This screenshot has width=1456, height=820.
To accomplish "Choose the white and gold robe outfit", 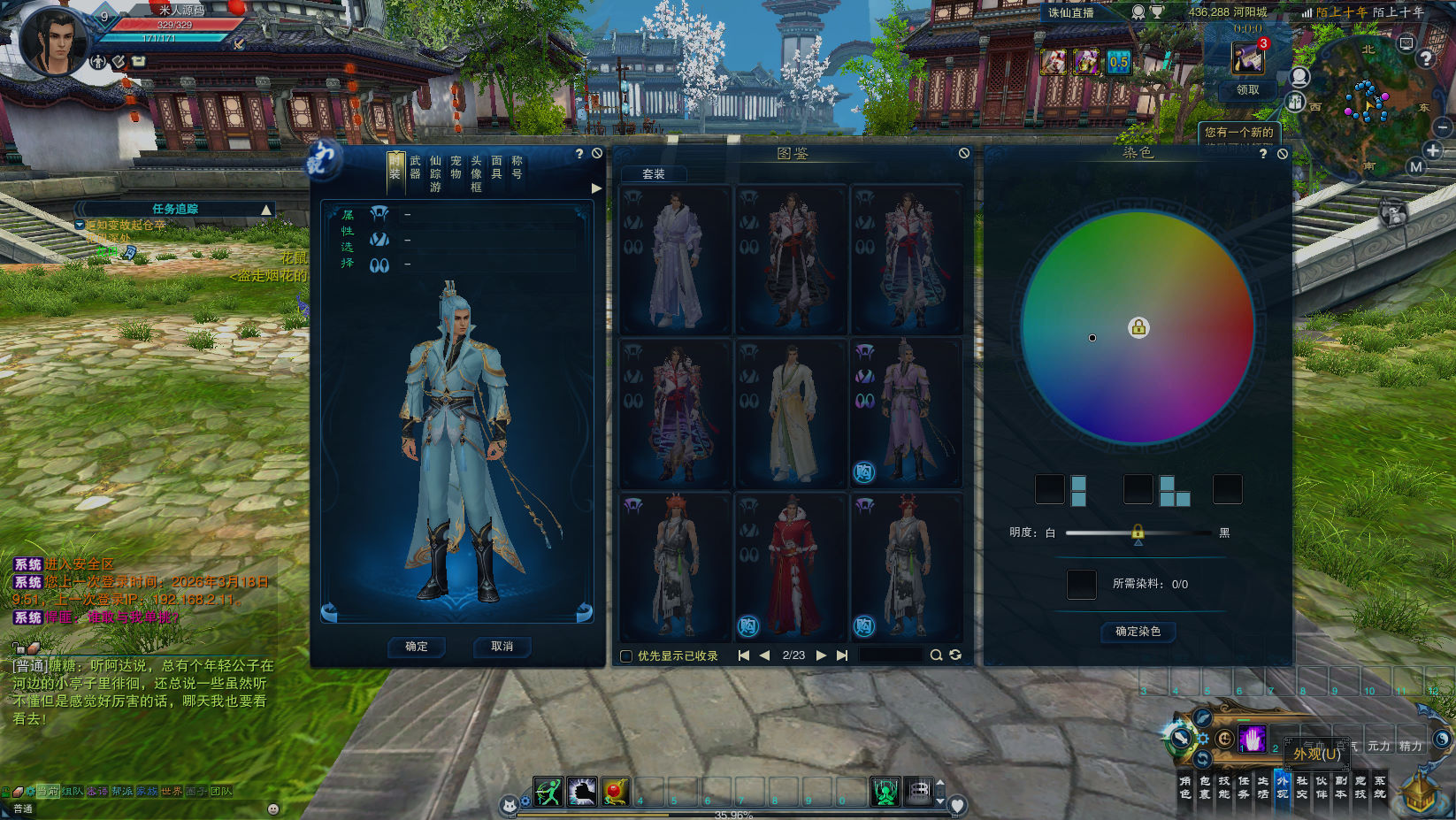I will point(791,413).
